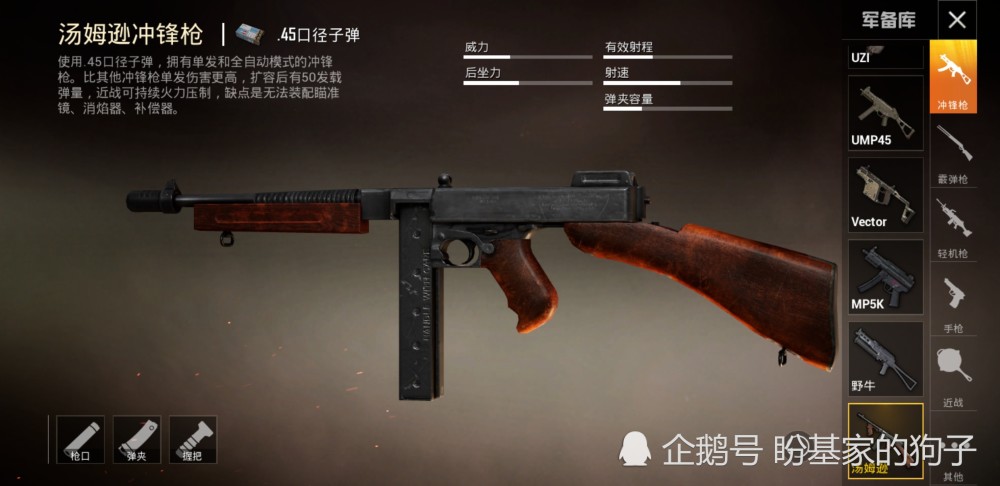The width and height of the screenshot is (1000, 486).
Task: Select the UZI entry in the weapon list
Action: [x=885, y=54]
